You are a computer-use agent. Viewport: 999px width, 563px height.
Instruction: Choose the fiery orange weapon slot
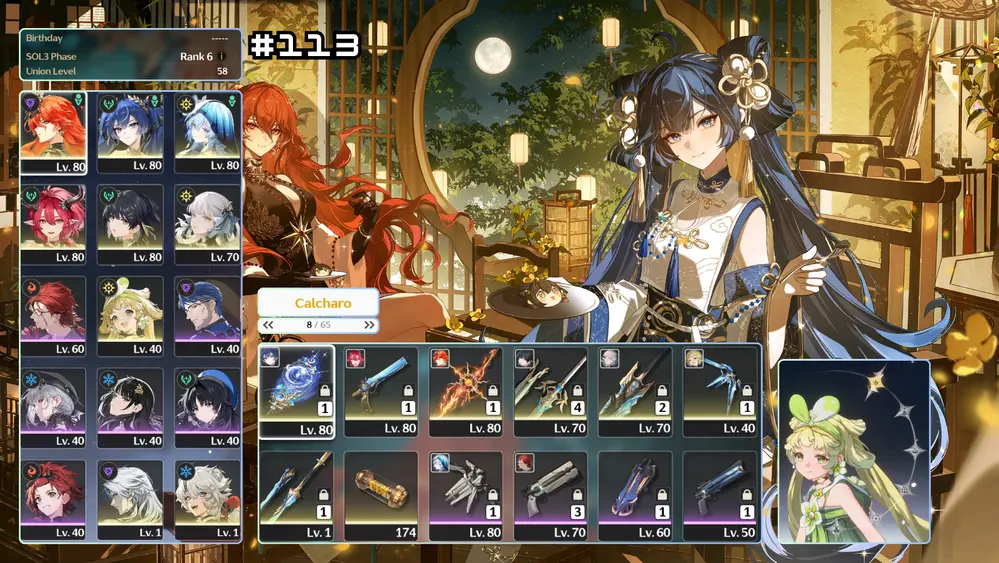[x=466, y=391]
